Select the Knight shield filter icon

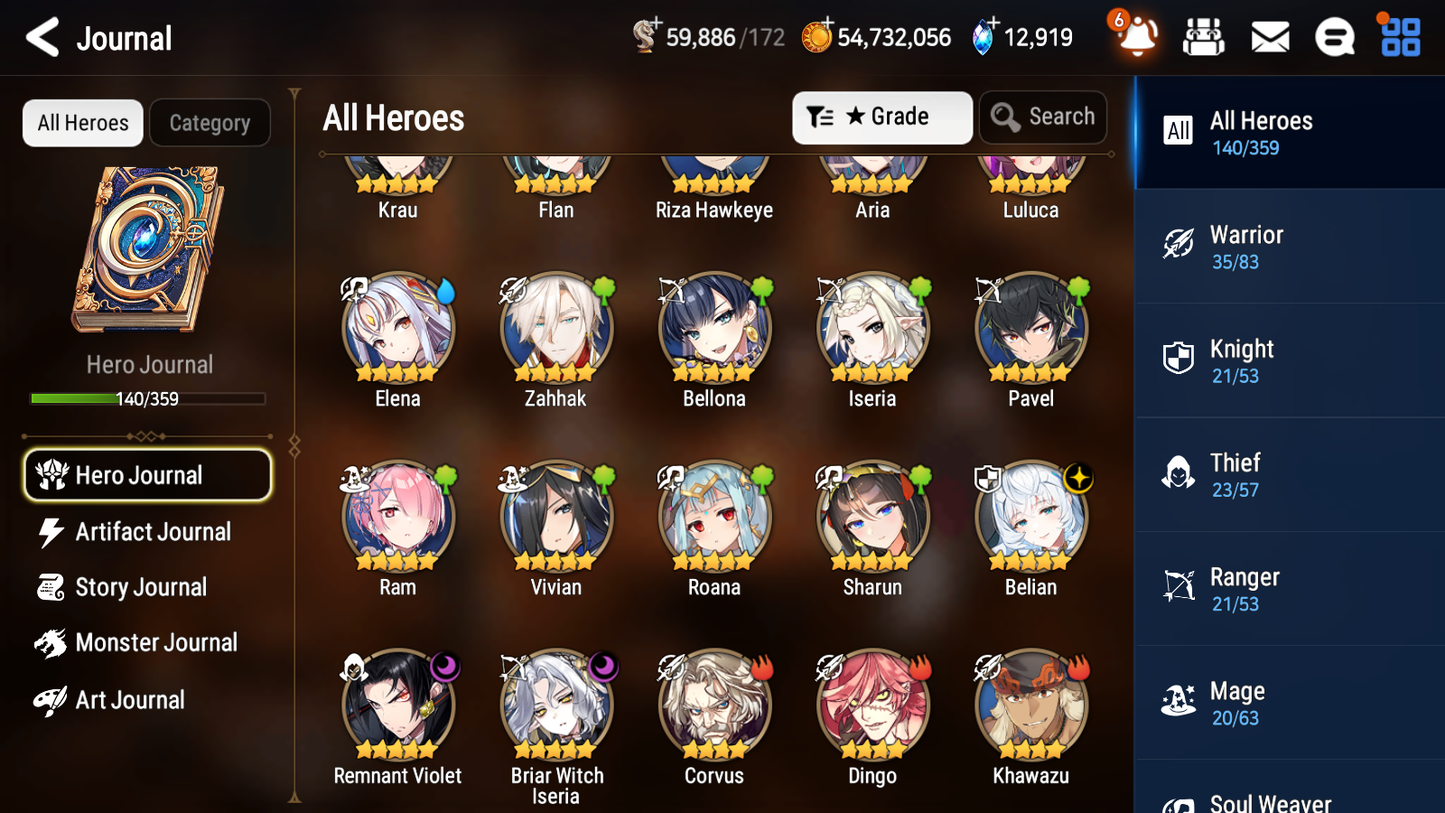click(1179, 358)
